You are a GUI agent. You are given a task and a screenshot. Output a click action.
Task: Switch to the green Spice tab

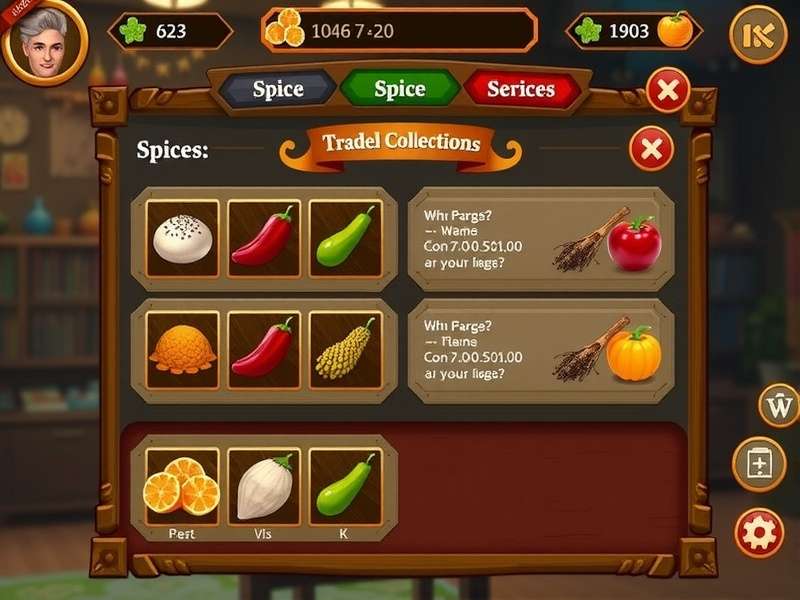[x=399, y=89]
